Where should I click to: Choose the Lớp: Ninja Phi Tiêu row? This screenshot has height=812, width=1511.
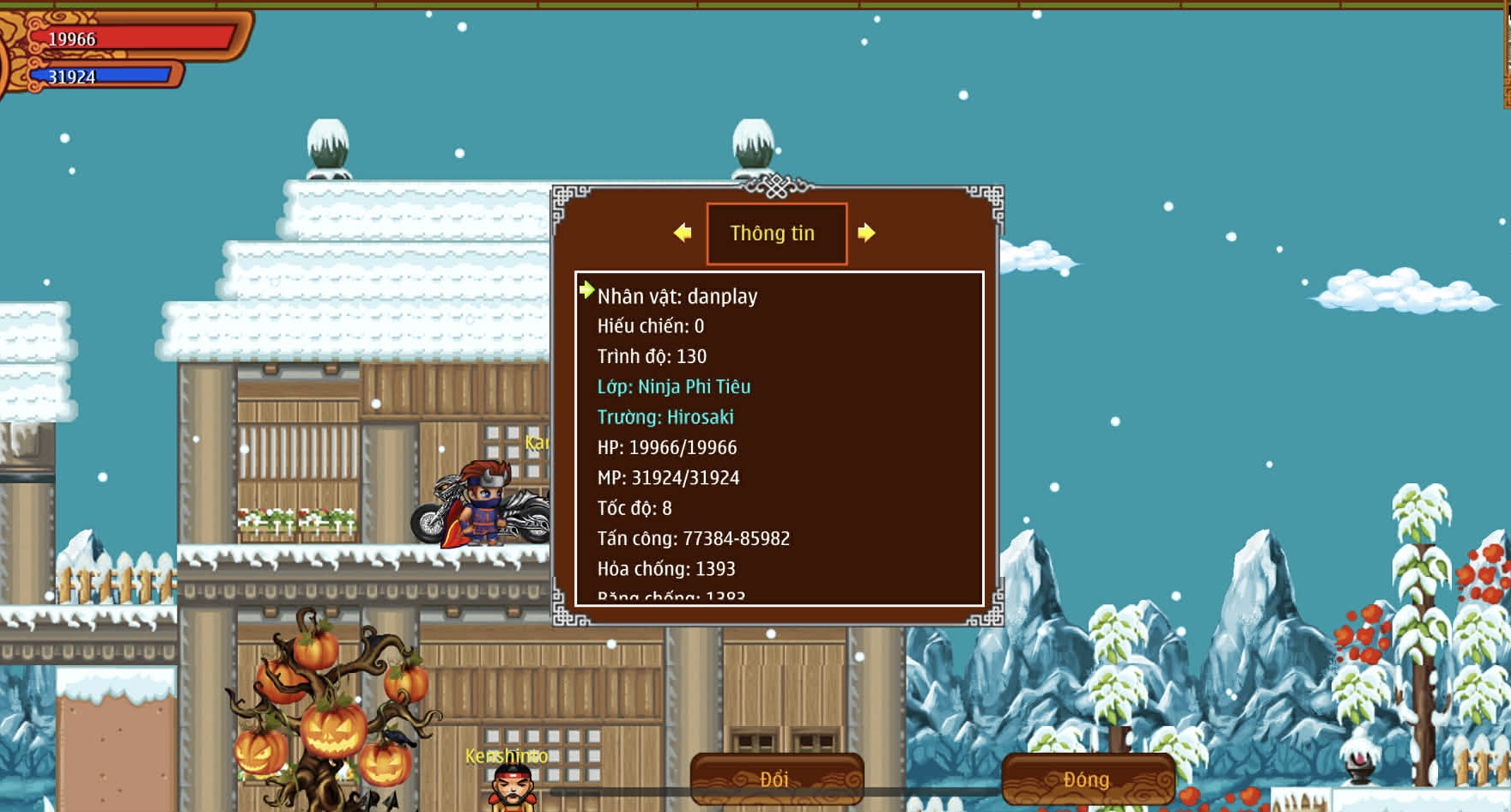[674, 387]
